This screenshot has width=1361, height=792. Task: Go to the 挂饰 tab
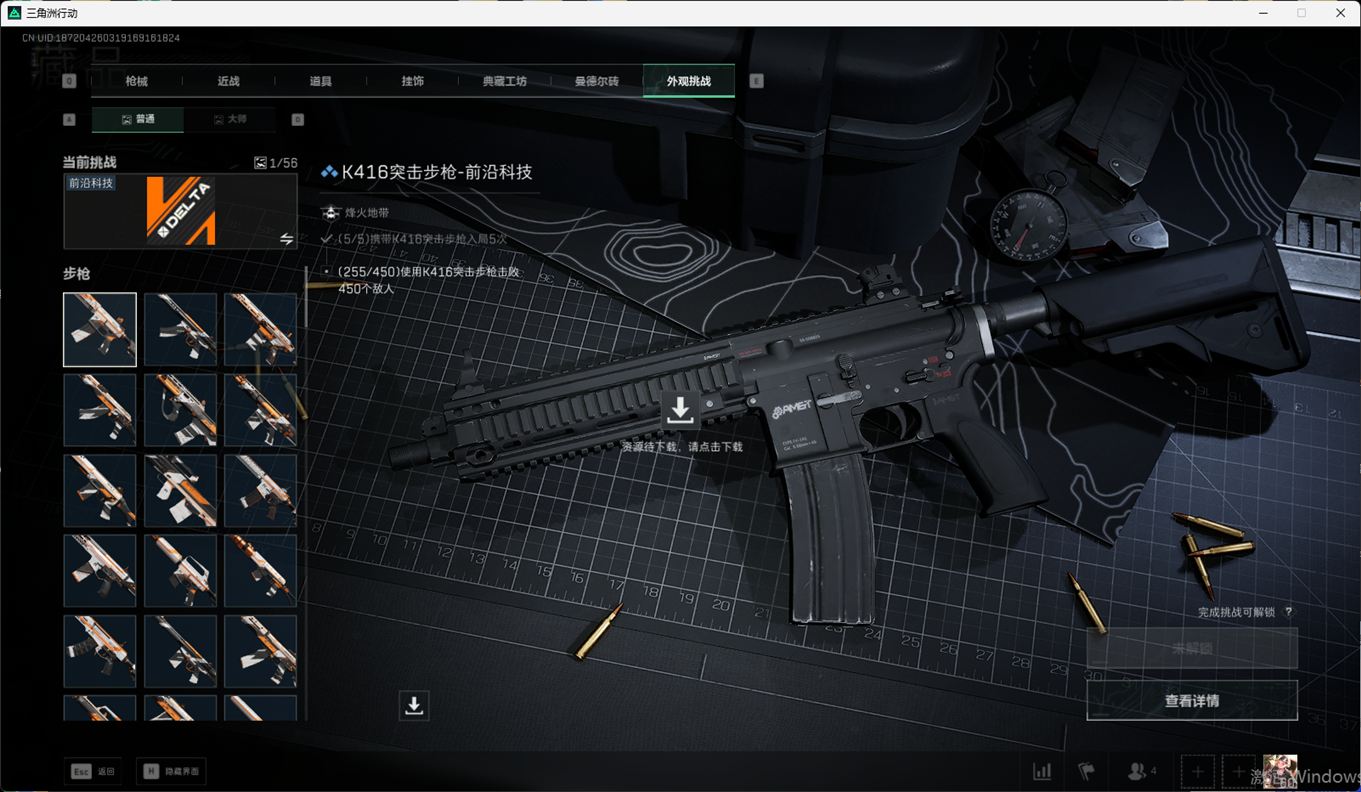pos(413,81)
